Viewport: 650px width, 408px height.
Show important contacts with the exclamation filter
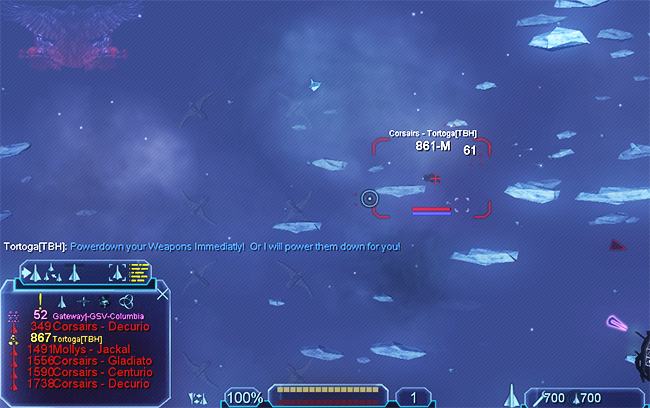click(40, 300)
